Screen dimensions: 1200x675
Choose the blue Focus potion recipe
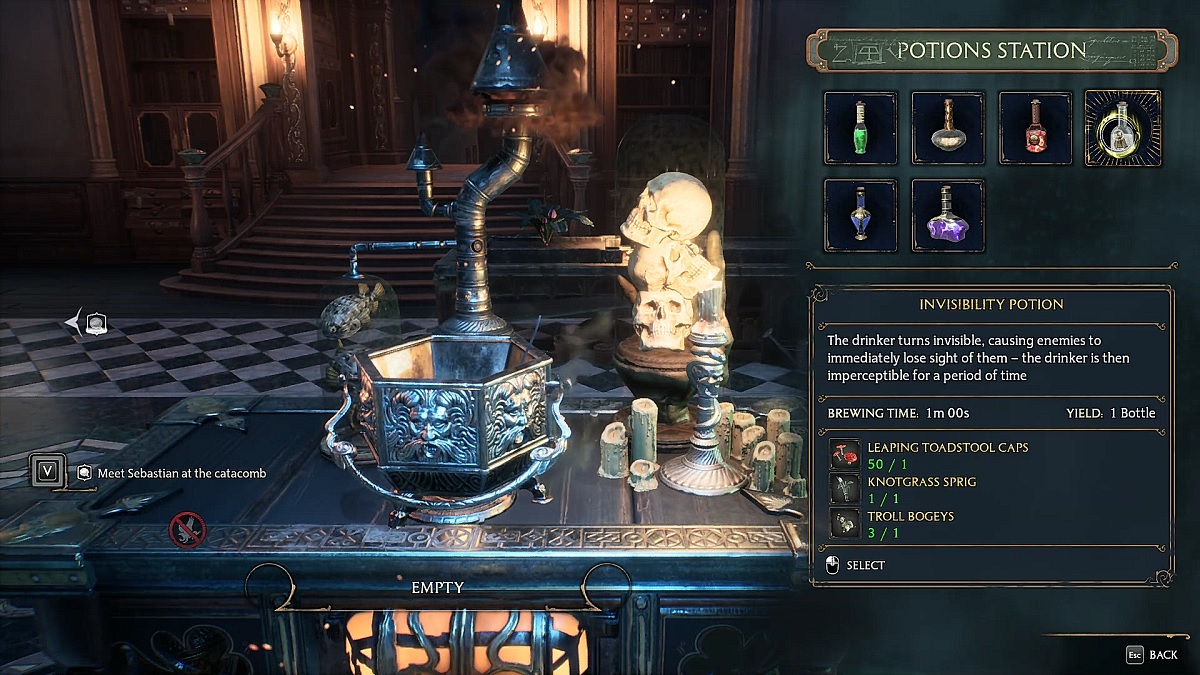coord(860,216)
